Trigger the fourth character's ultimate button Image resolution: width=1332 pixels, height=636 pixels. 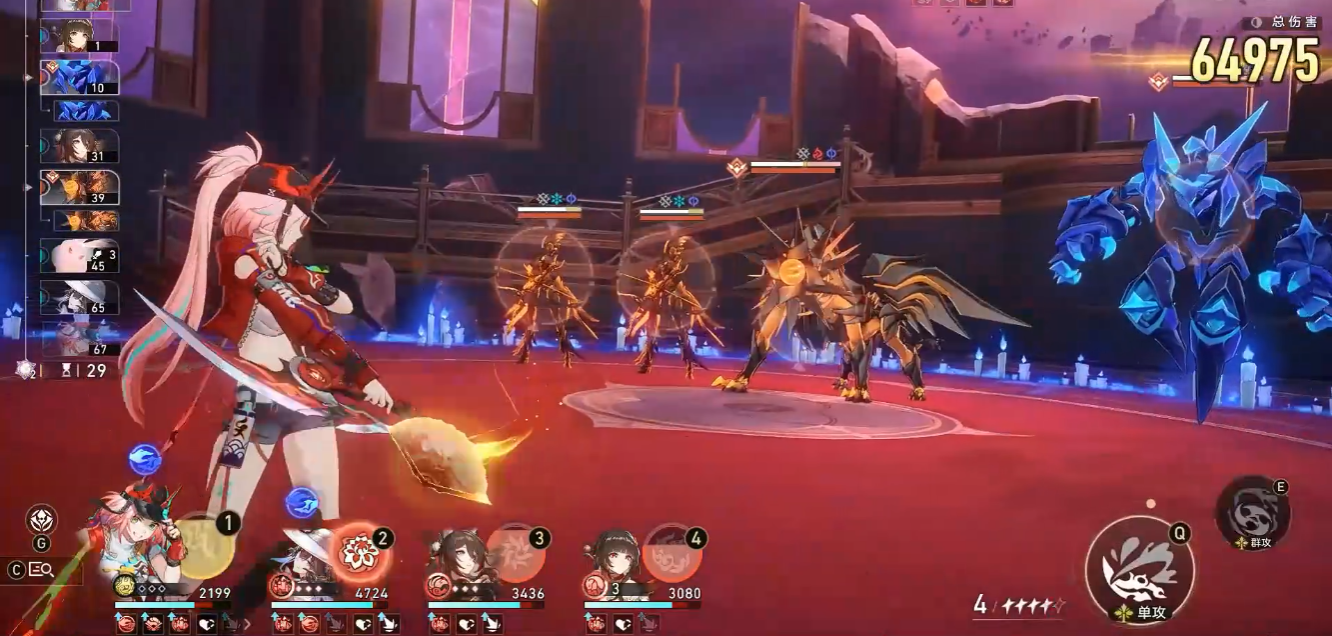click(672, 554)
